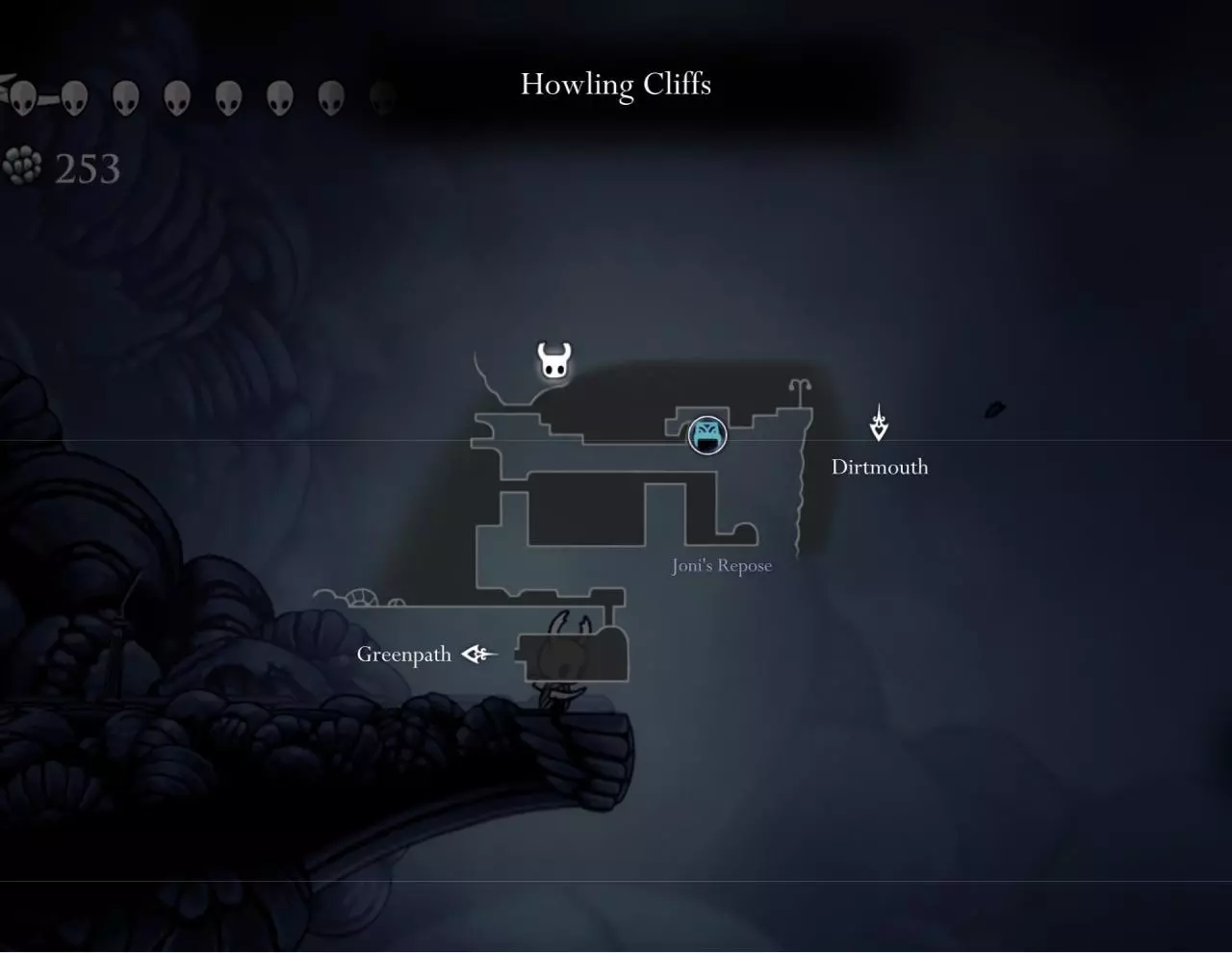
Task: Follow the Dirtmouth exit arrow
Action: (879, 424)
